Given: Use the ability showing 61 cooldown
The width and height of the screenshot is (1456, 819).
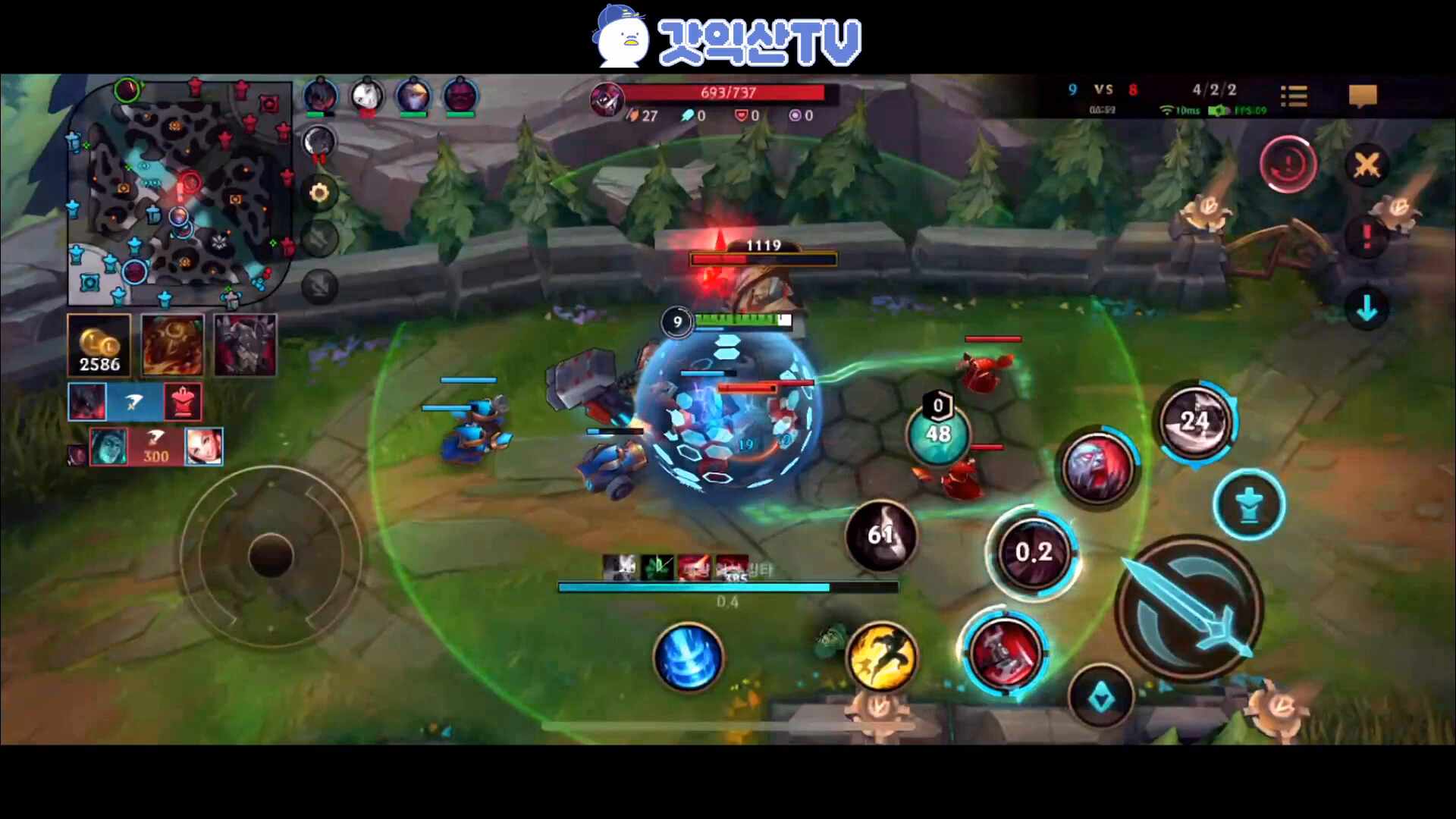Looking at the screenshot, I should (x=880, y=535).
